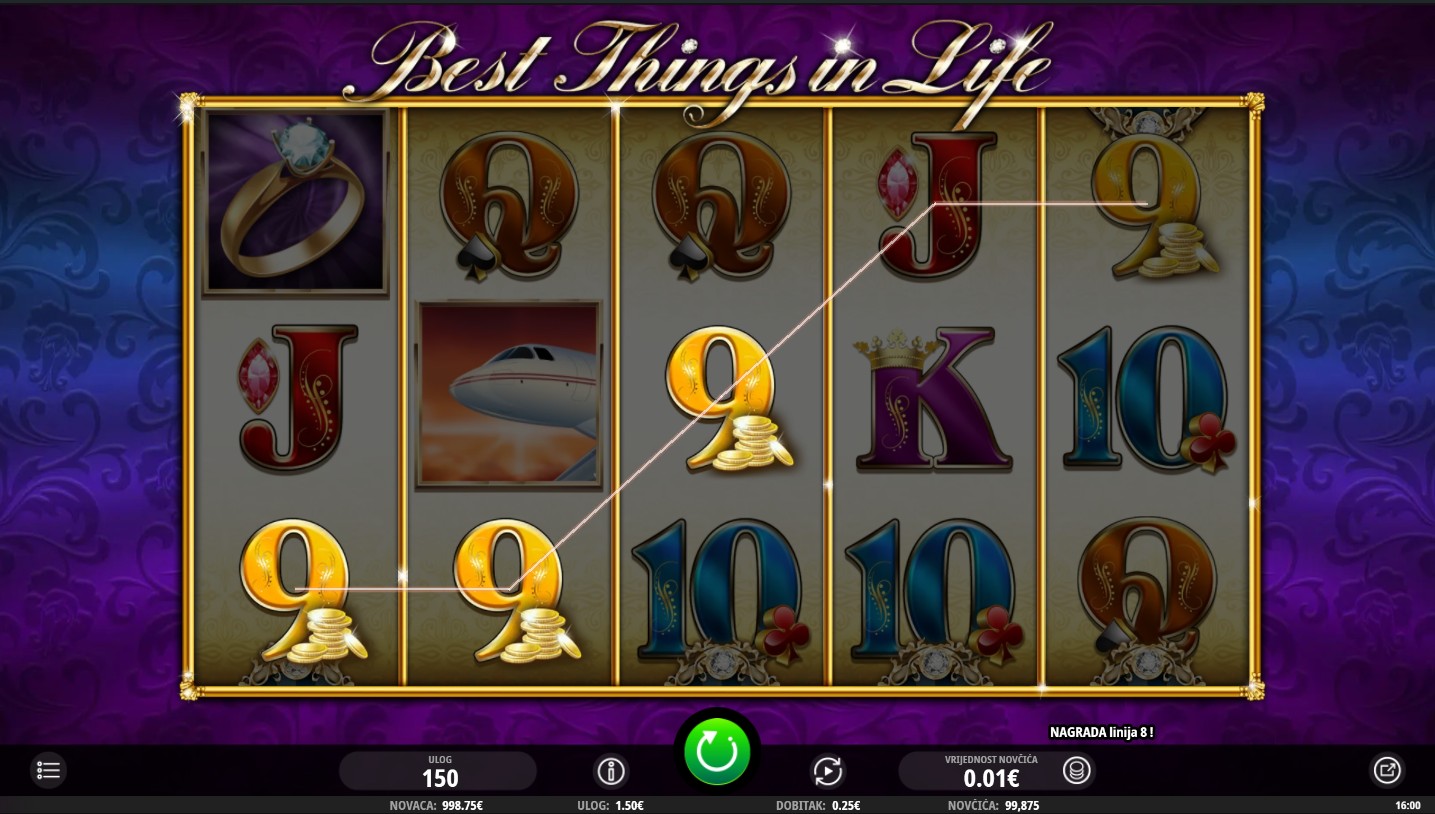Open the paytable info button
Image resolution: width=1435 pixels, height=814 pixels.
(x=610, y=771)
